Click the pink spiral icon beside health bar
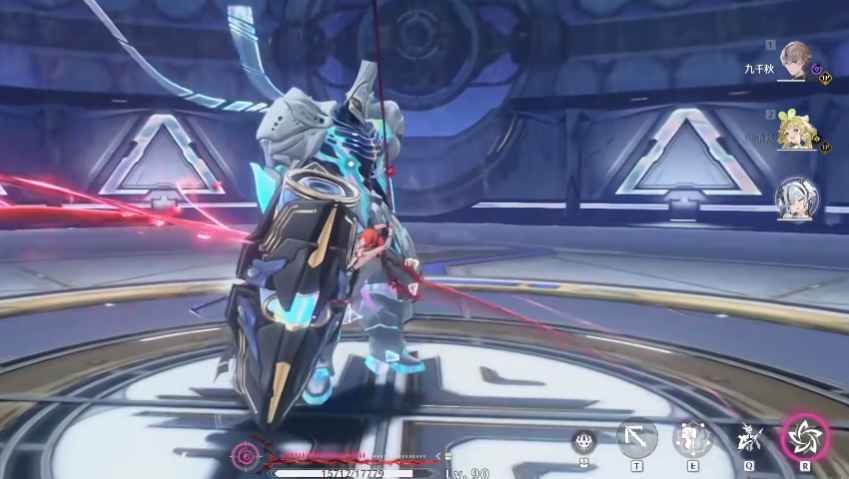 click(x=245, y=458)
